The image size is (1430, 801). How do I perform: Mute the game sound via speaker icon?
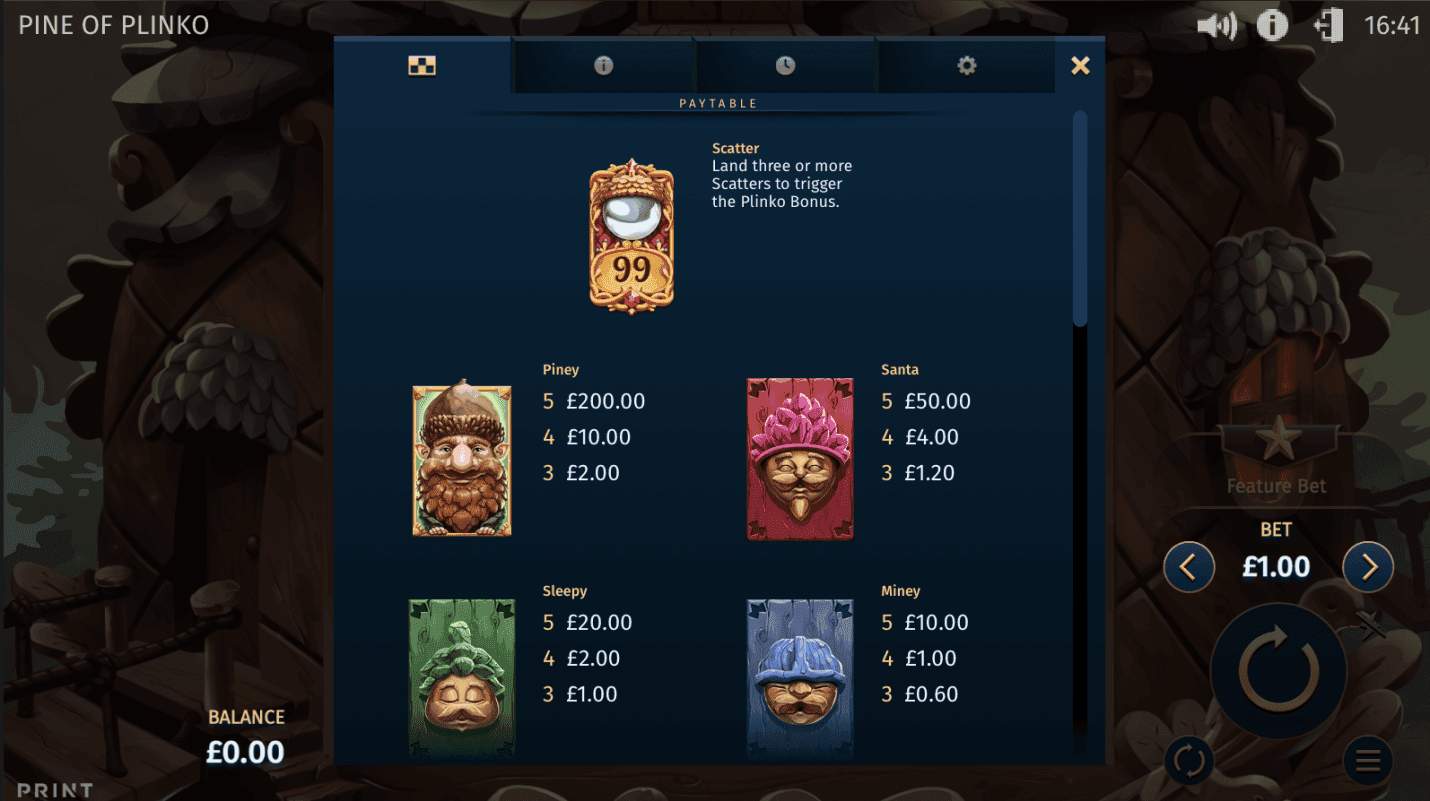click(x=1215, y=24)
